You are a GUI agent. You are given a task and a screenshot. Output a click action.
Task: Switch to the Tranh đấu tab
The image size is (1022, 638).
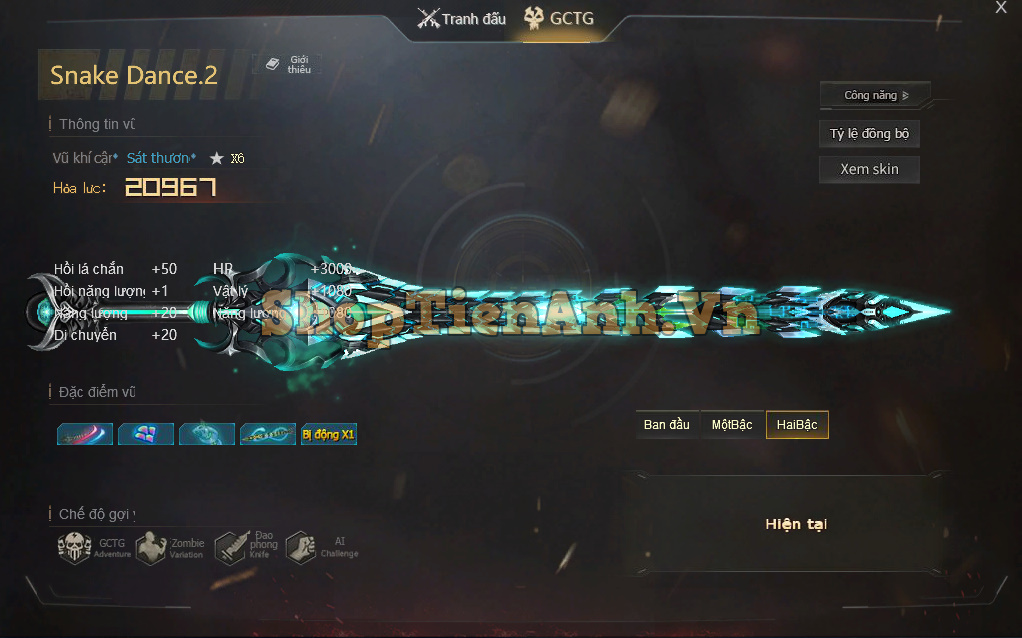(x=462, y=18)
